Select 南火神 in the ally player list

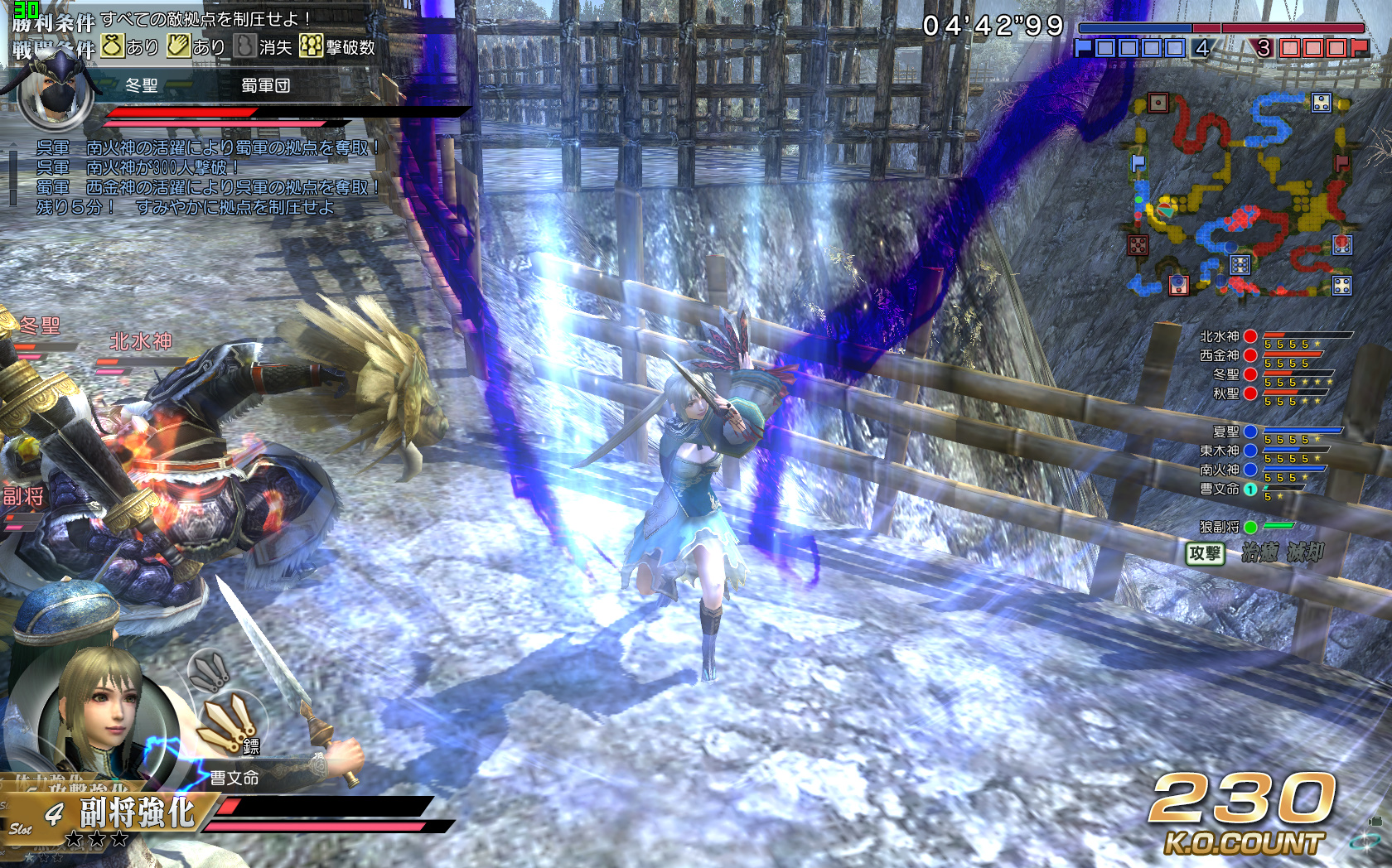point(1220,470)
